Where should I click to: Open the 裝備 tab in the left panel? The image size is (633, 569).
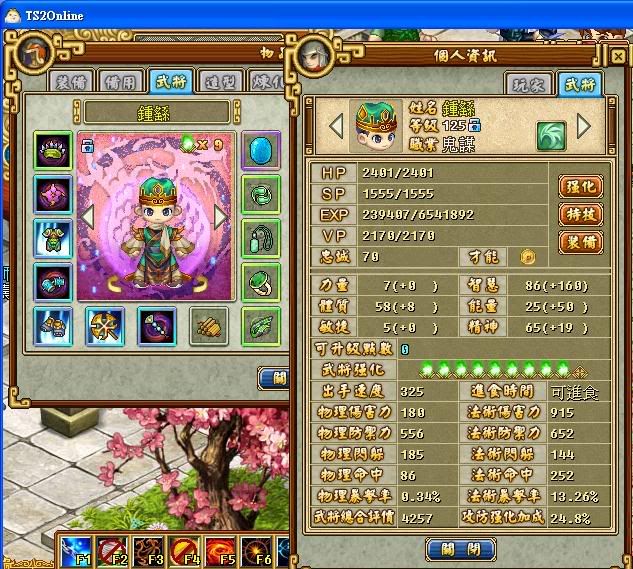(72, 81)
